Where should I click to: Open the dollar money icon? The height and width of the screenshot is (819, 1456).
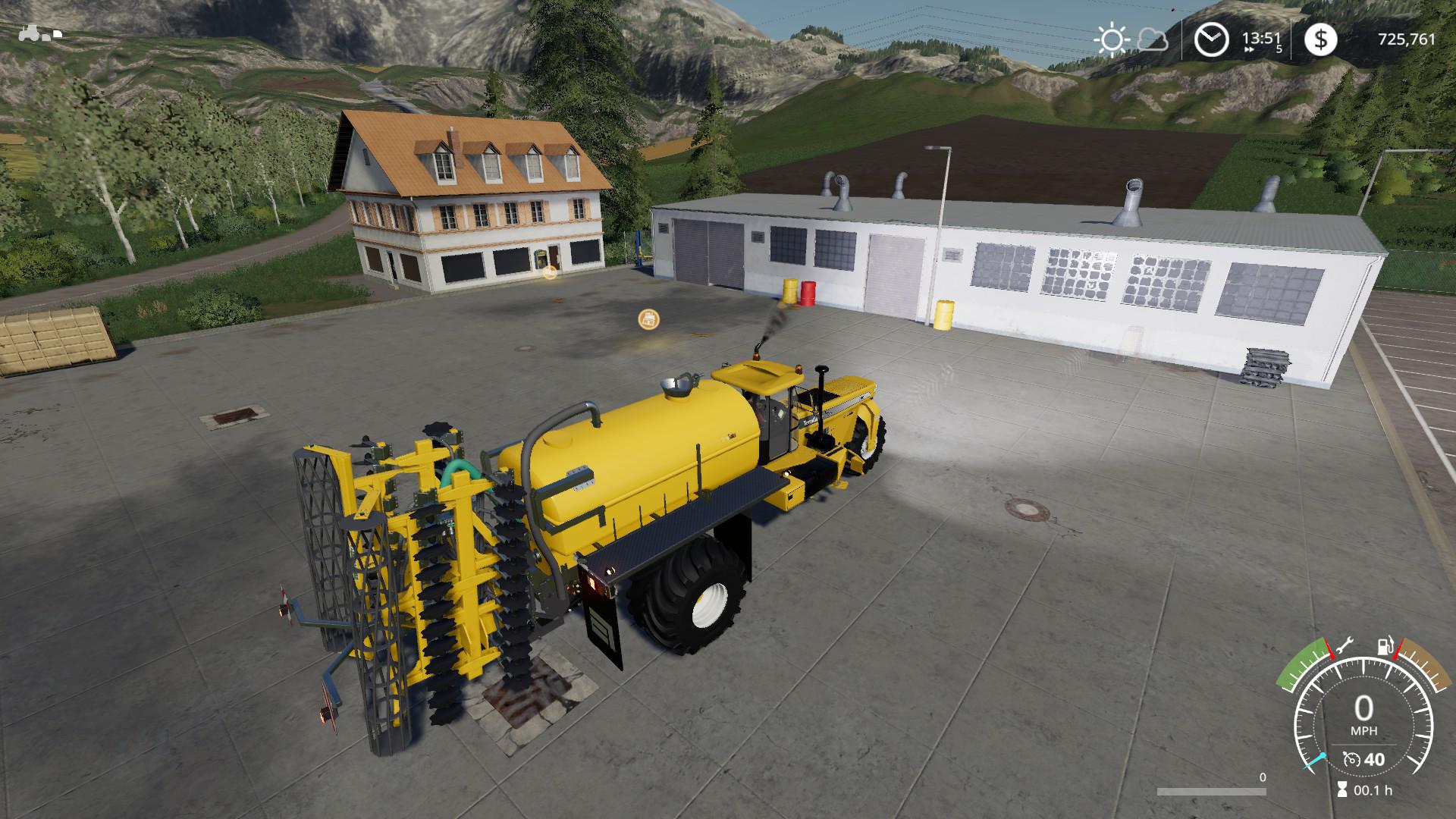(1321, 39)
